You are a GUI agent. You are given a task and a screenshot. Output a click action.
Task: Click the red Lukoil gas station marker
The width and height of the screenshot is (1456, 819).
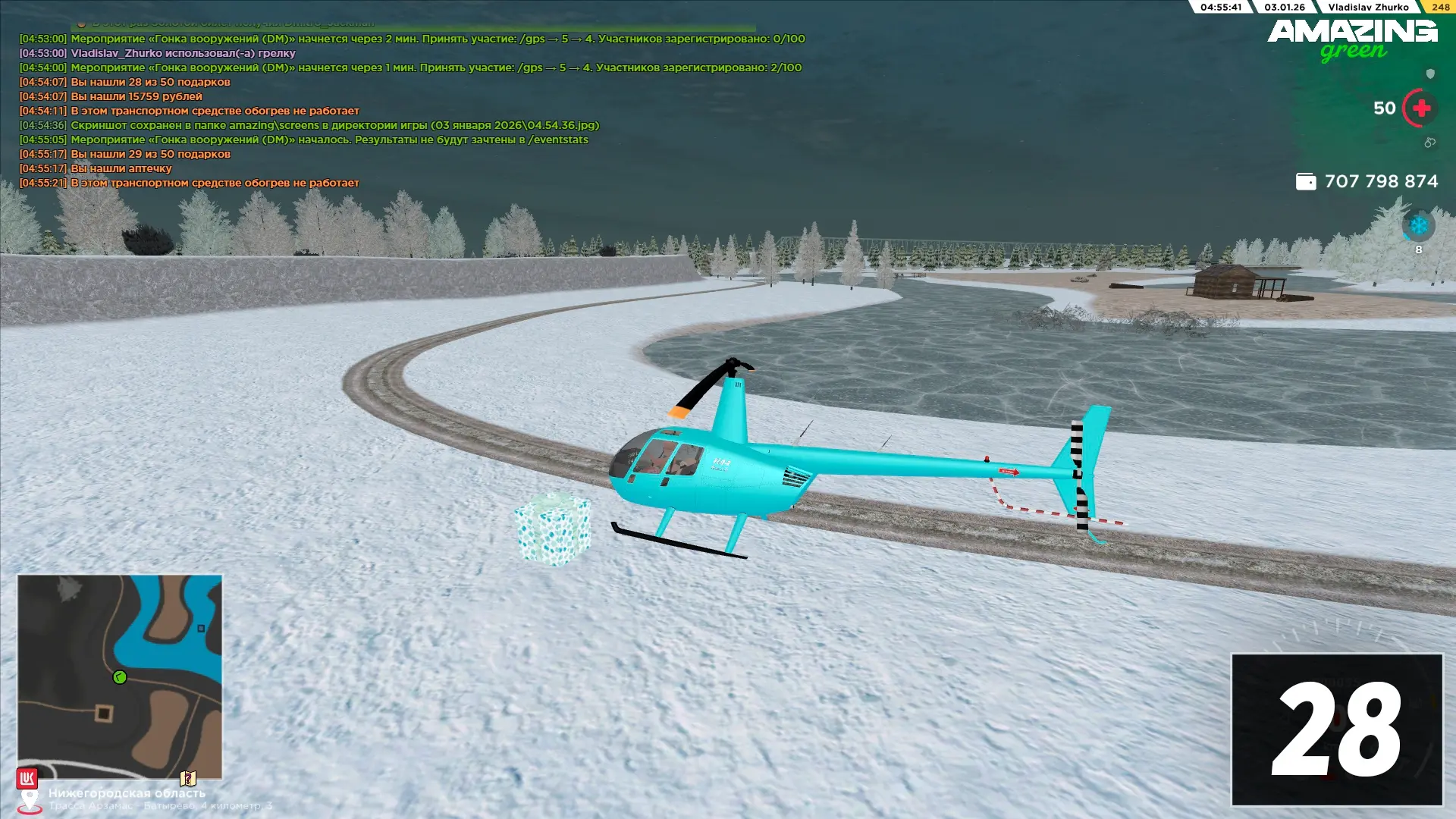(27, 778)
